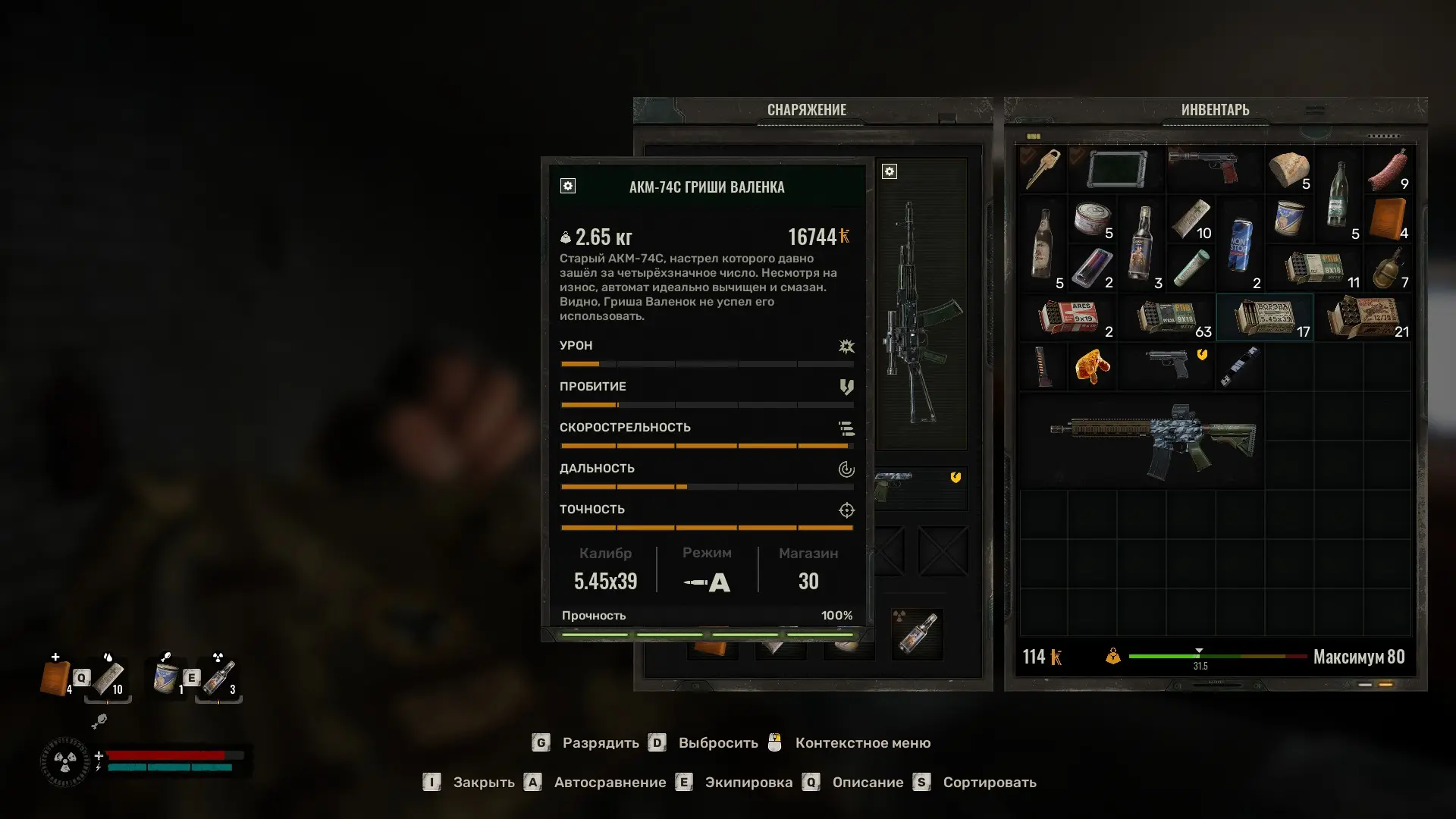
Task: Click the bandage stack of ten
Action: [1191, 218]
